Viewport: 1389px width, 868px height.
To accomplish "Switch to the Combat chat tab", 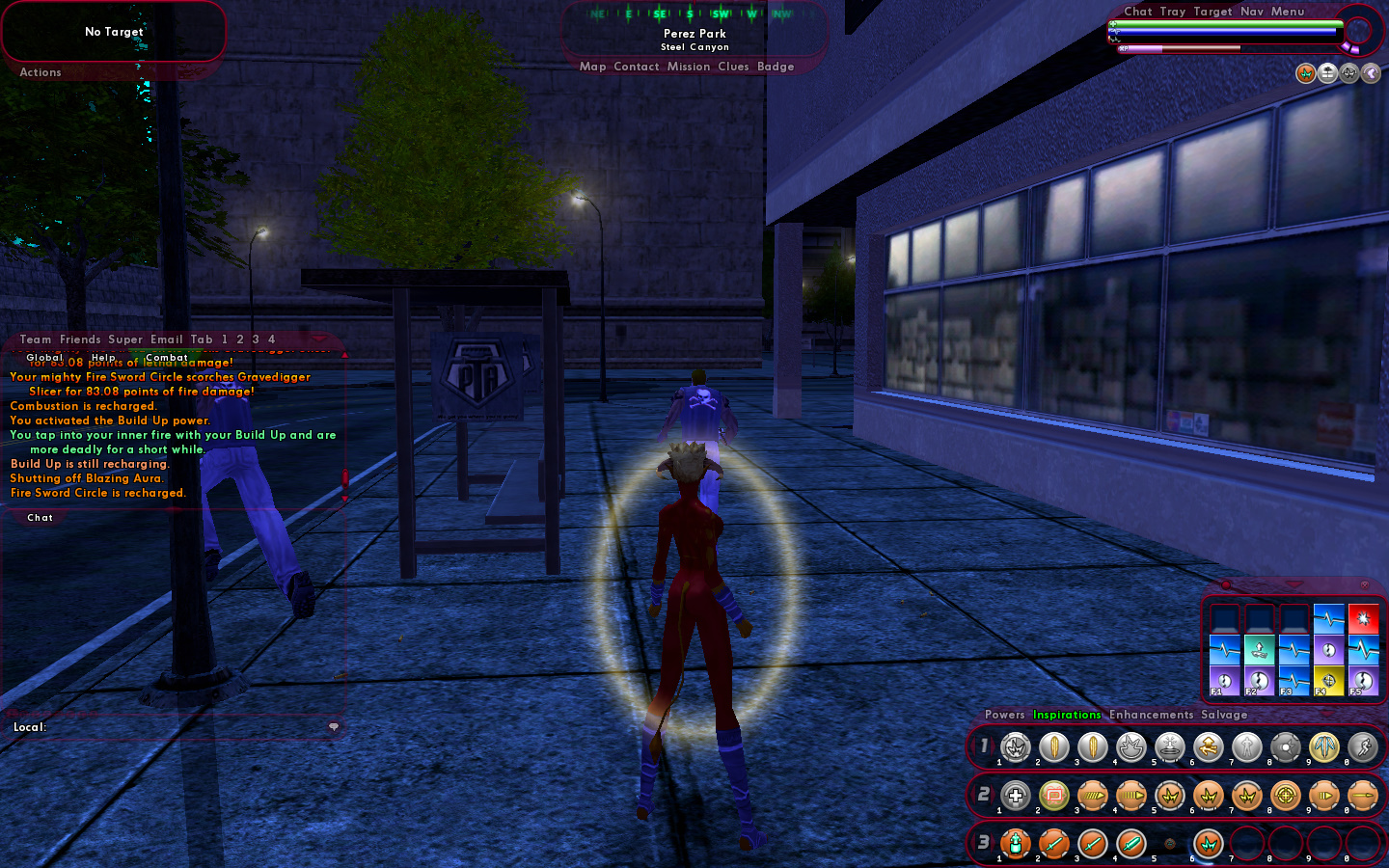I will [x=167, y=358].
